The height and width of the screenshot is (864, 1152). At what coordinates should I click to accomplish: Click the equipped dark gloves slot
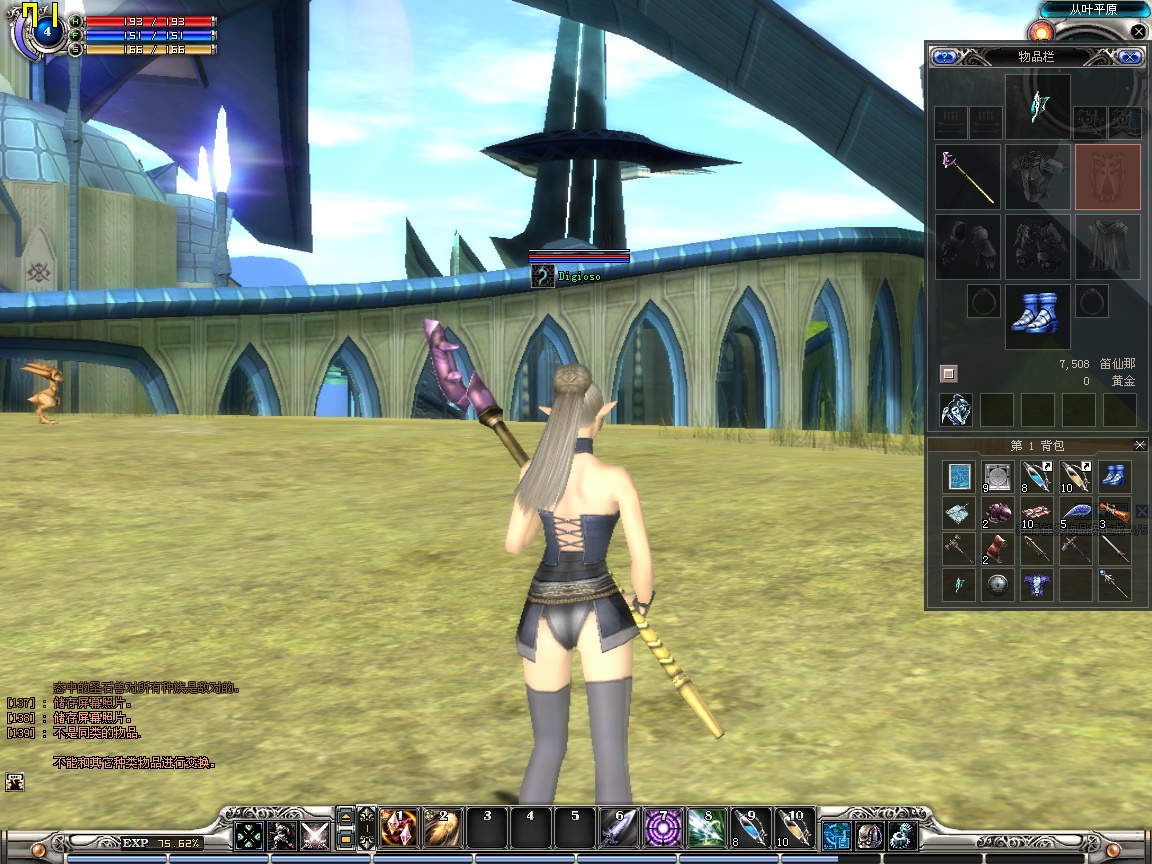[968, 246]
